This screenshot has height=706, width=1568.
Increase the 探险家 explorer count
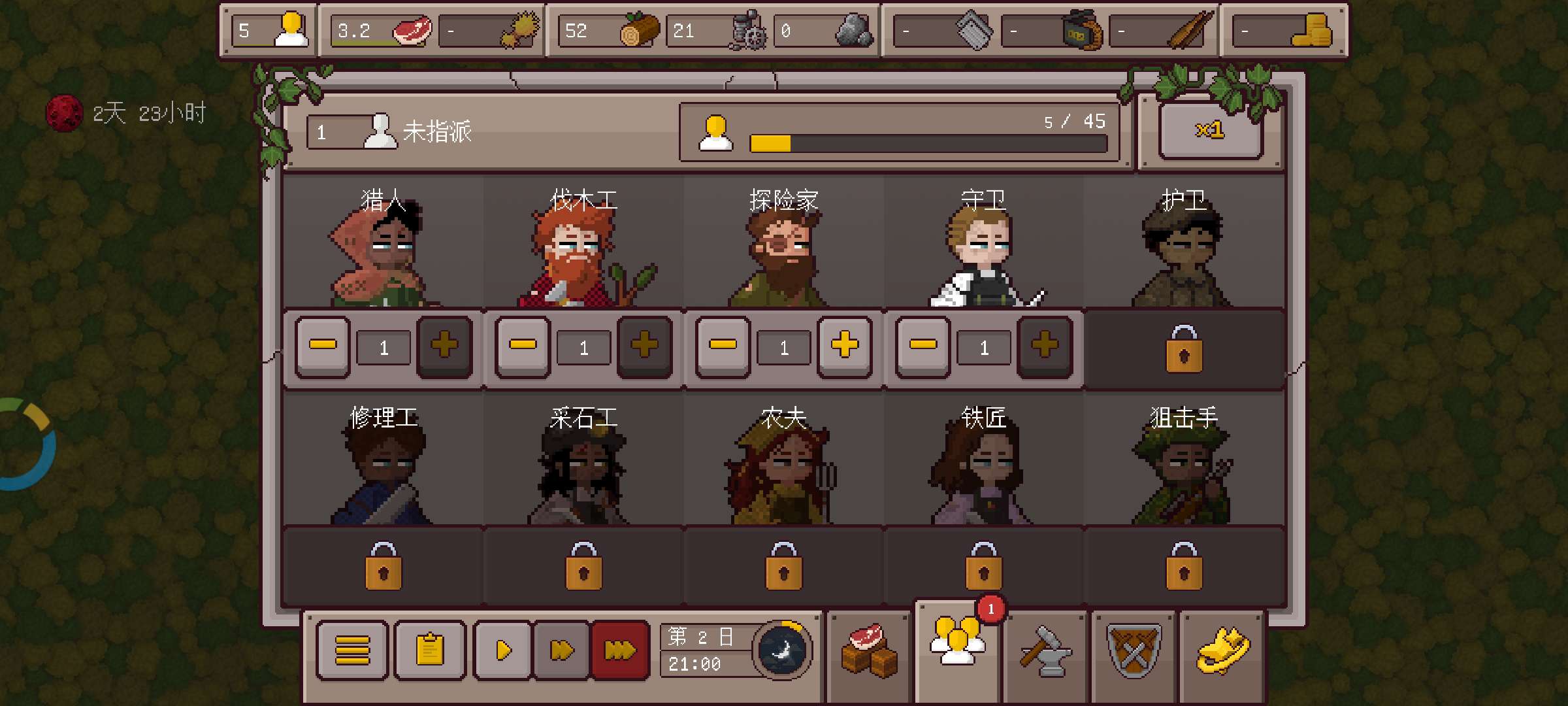click(844, 346)
